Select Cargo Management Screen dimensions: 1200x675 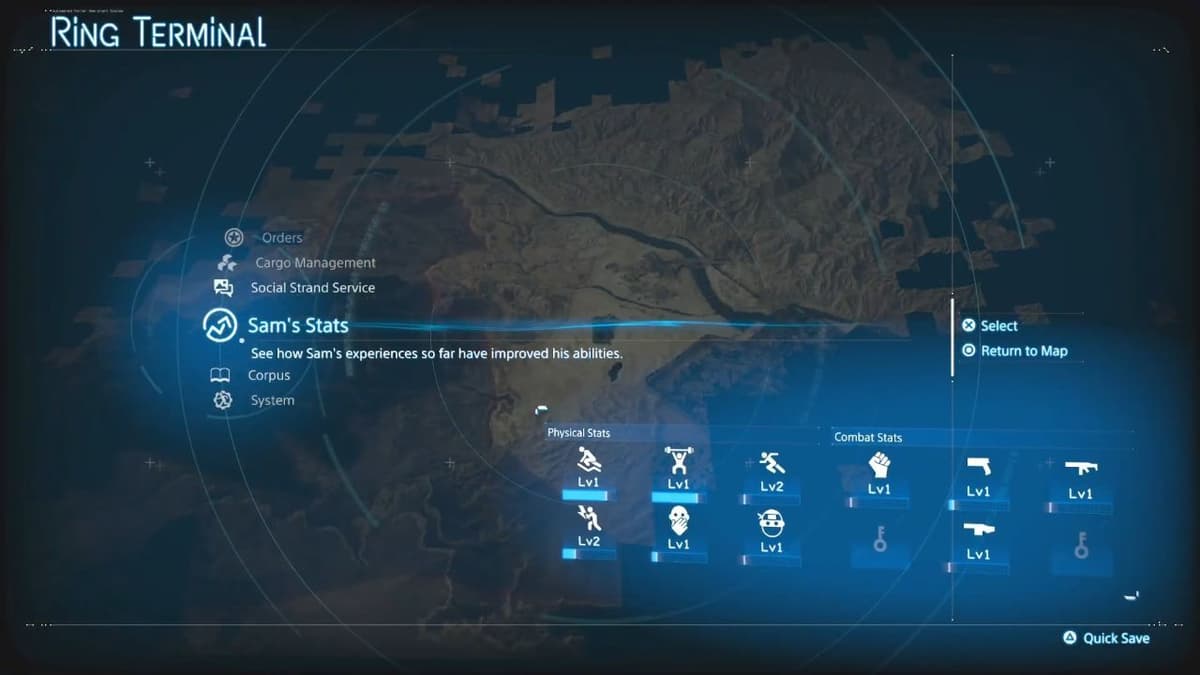[x=315, y=263]
